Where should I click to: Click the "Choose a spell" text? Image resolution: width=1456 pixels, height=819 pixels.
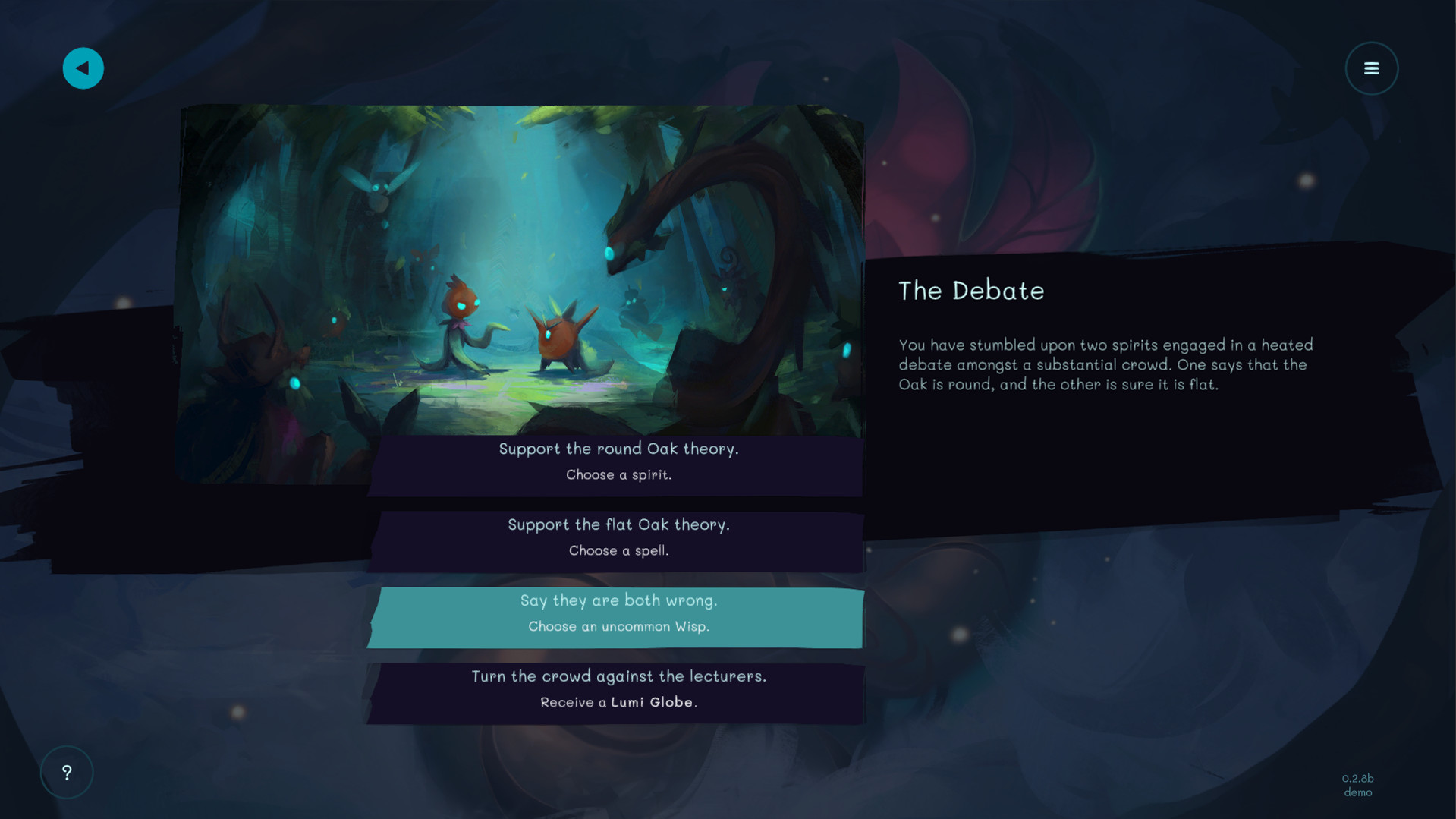618,550
